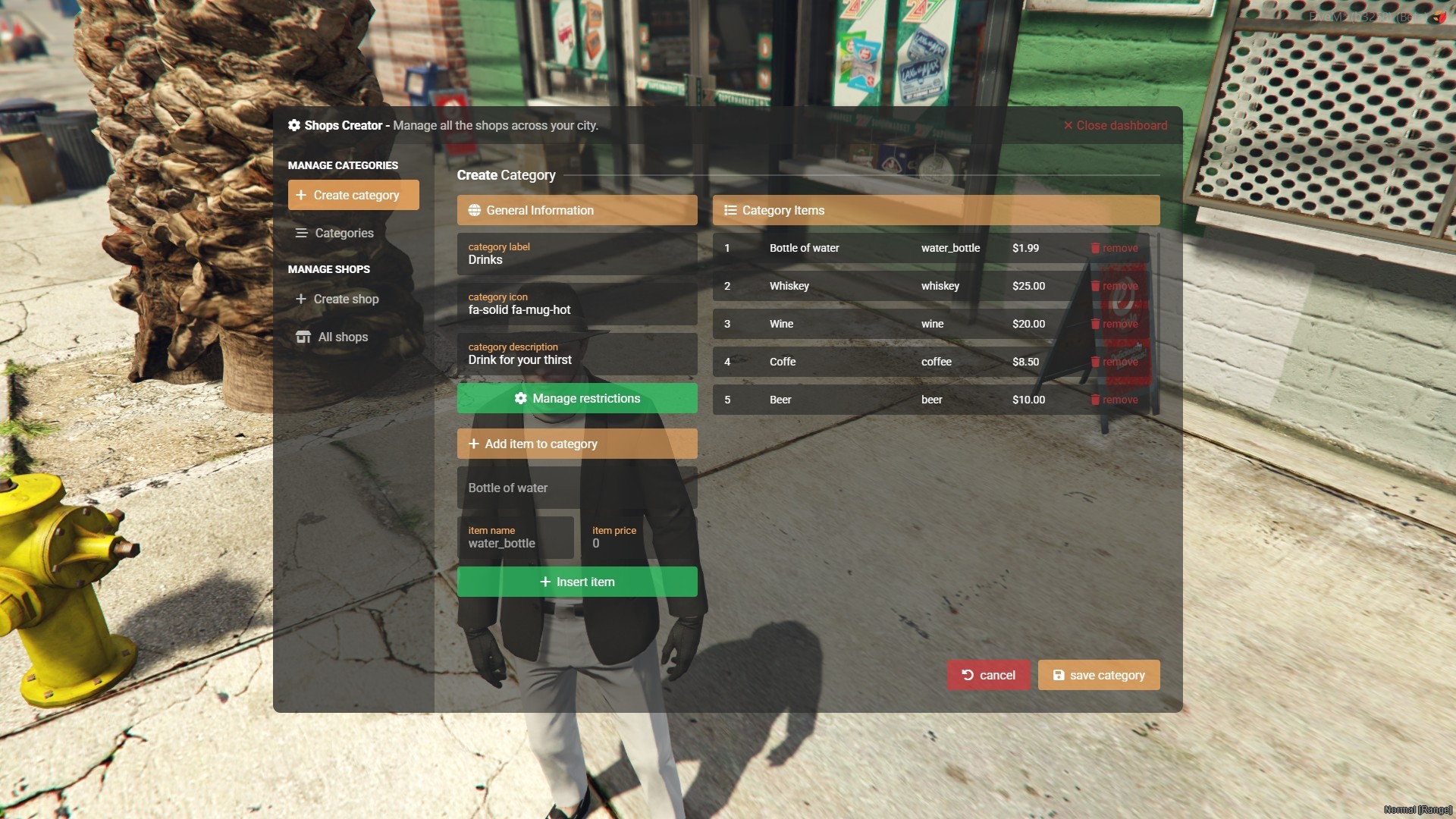
Task: Remove Whiskey from the item list
Action: tap(1114, 287)
